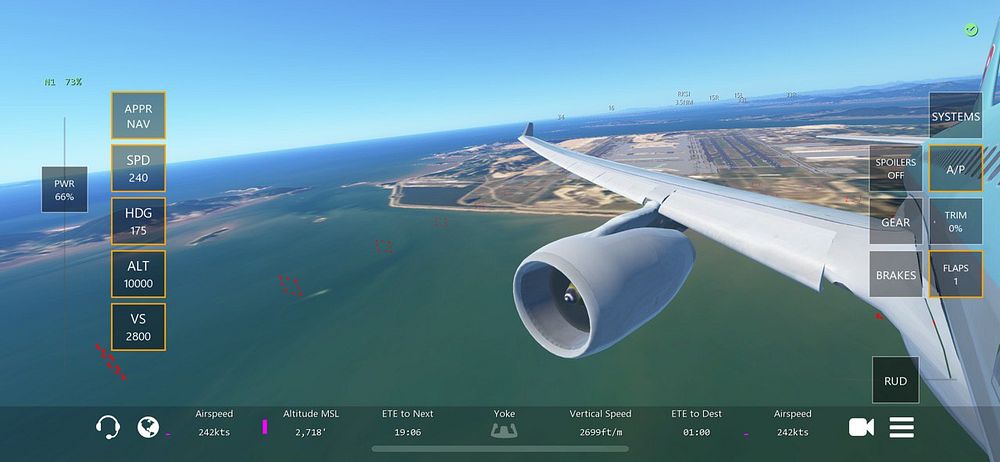The width and height of the screenshot is (1000, 462).
Task: Activate the BRAKES button
Action: (x=895, y=275)
